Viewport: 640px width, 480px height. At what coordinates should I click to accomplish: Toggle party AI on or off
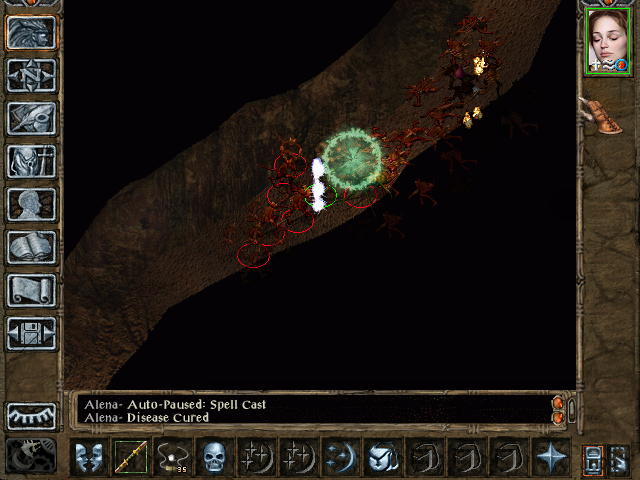point(619,458)
